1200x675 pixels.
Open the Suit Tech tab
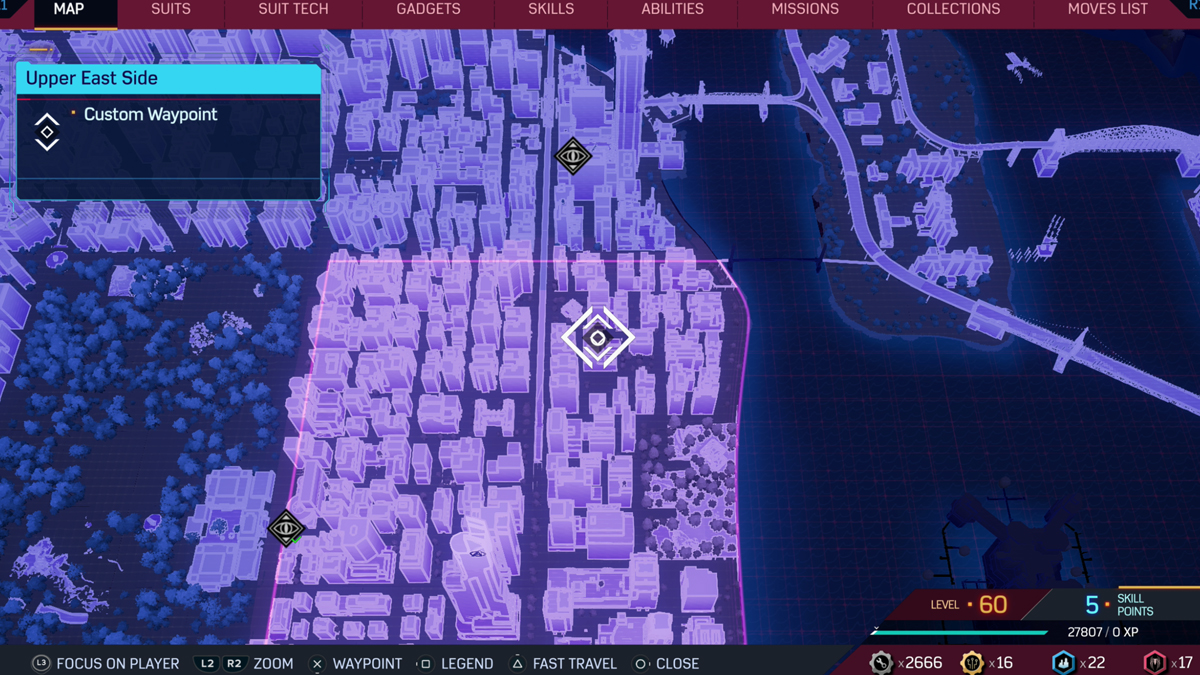tap(293, 10)
